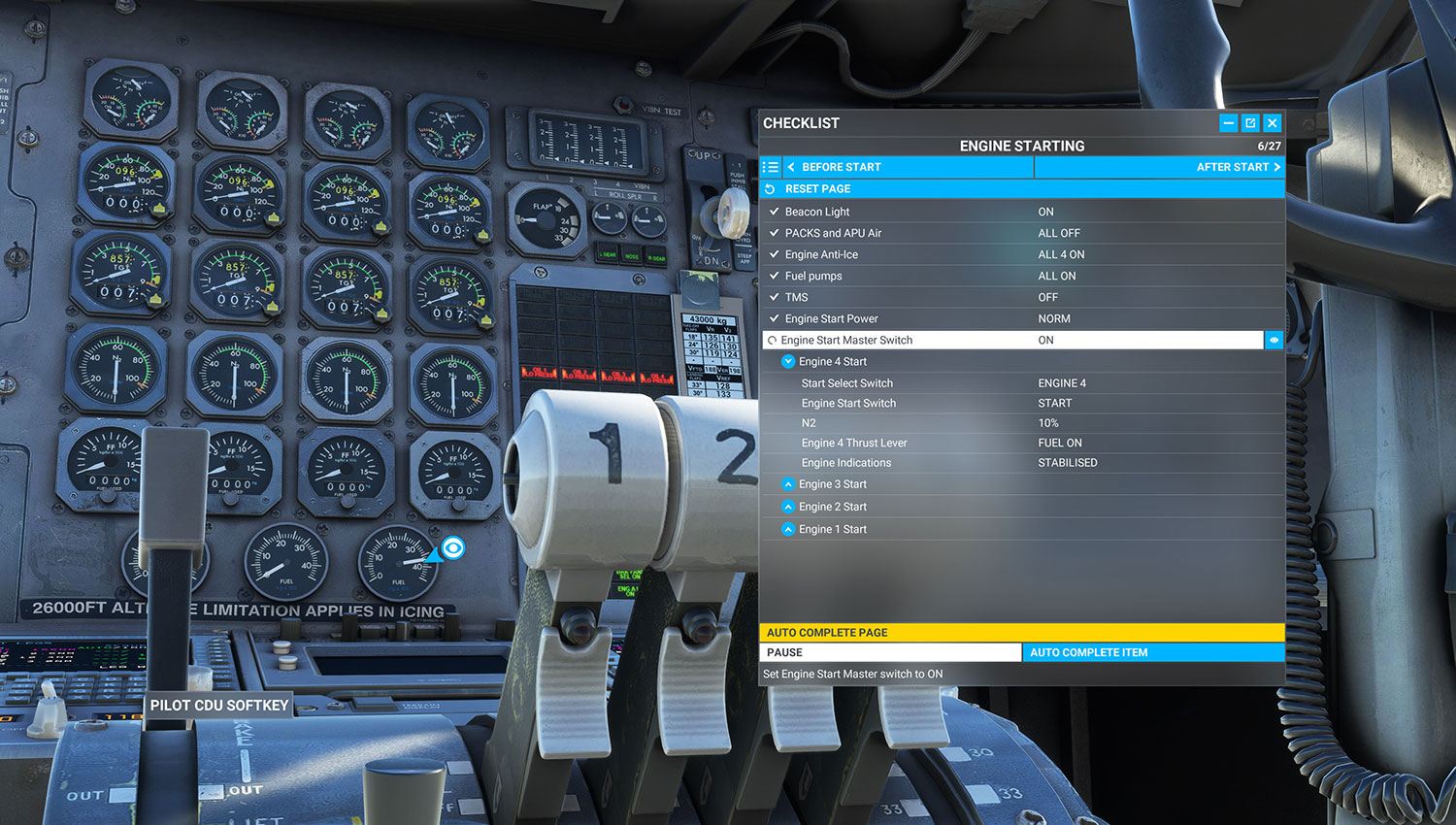Click the Reset Page circular arrow icon
The image size is (1456, 825).
(769, 188)
